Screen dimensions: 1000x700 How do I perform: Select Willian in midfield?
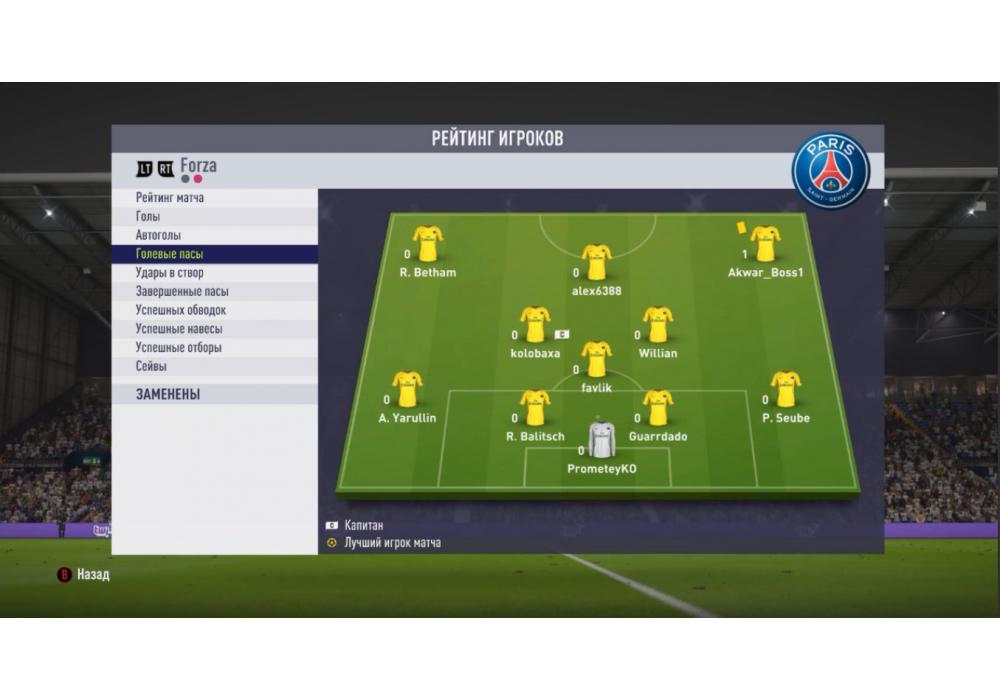[x=657, y=324]
